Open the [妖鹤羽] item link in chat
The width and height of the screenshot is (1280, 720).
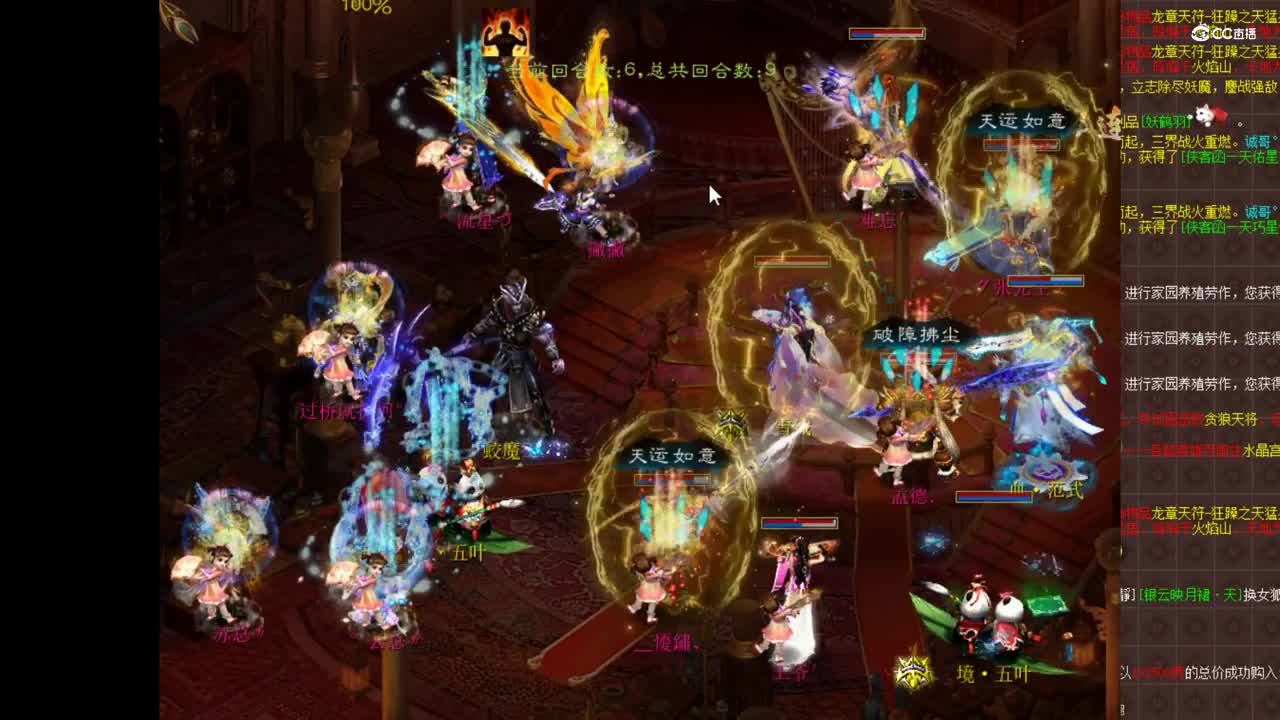(1163, 121)
